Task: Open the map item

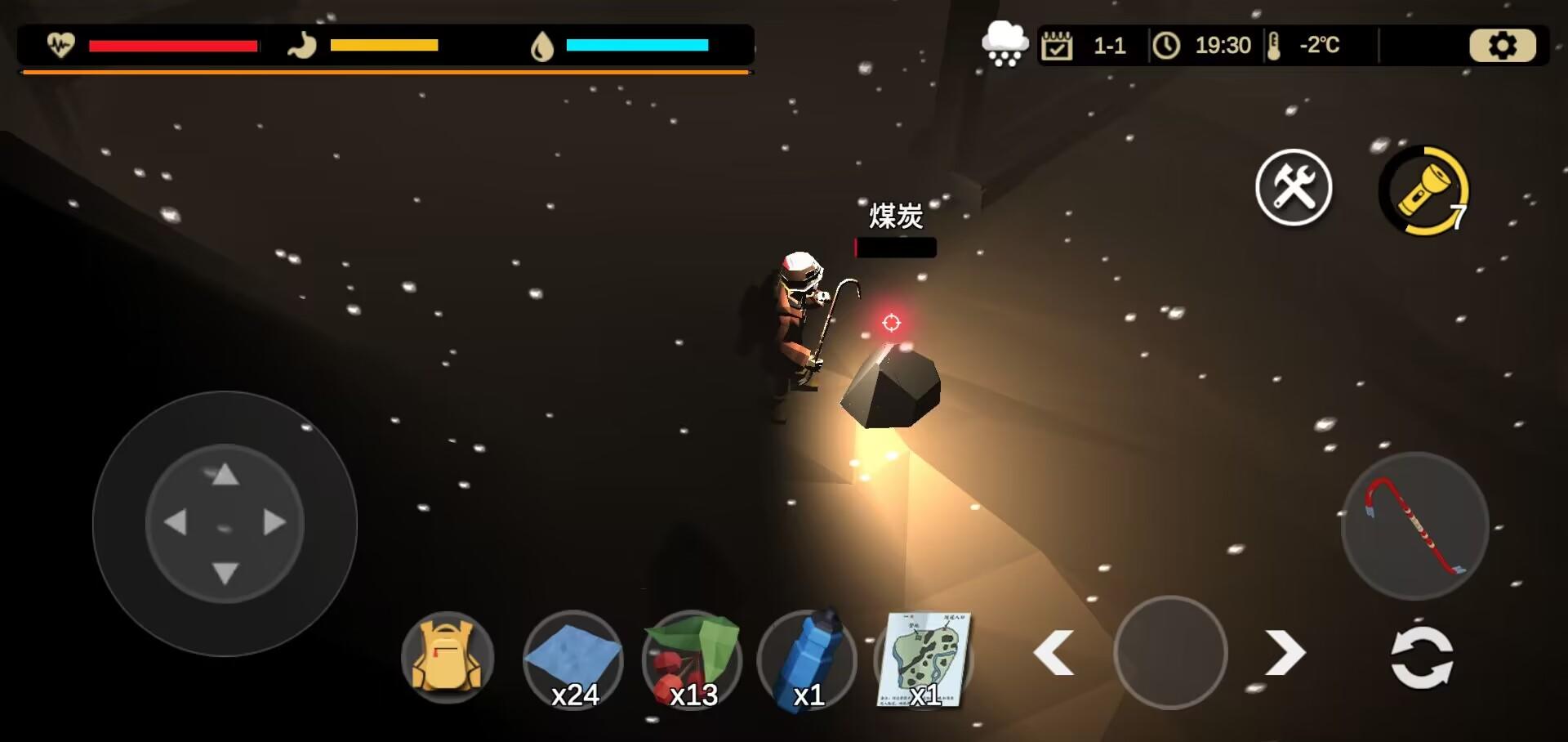Action: [x=924, y=660]
